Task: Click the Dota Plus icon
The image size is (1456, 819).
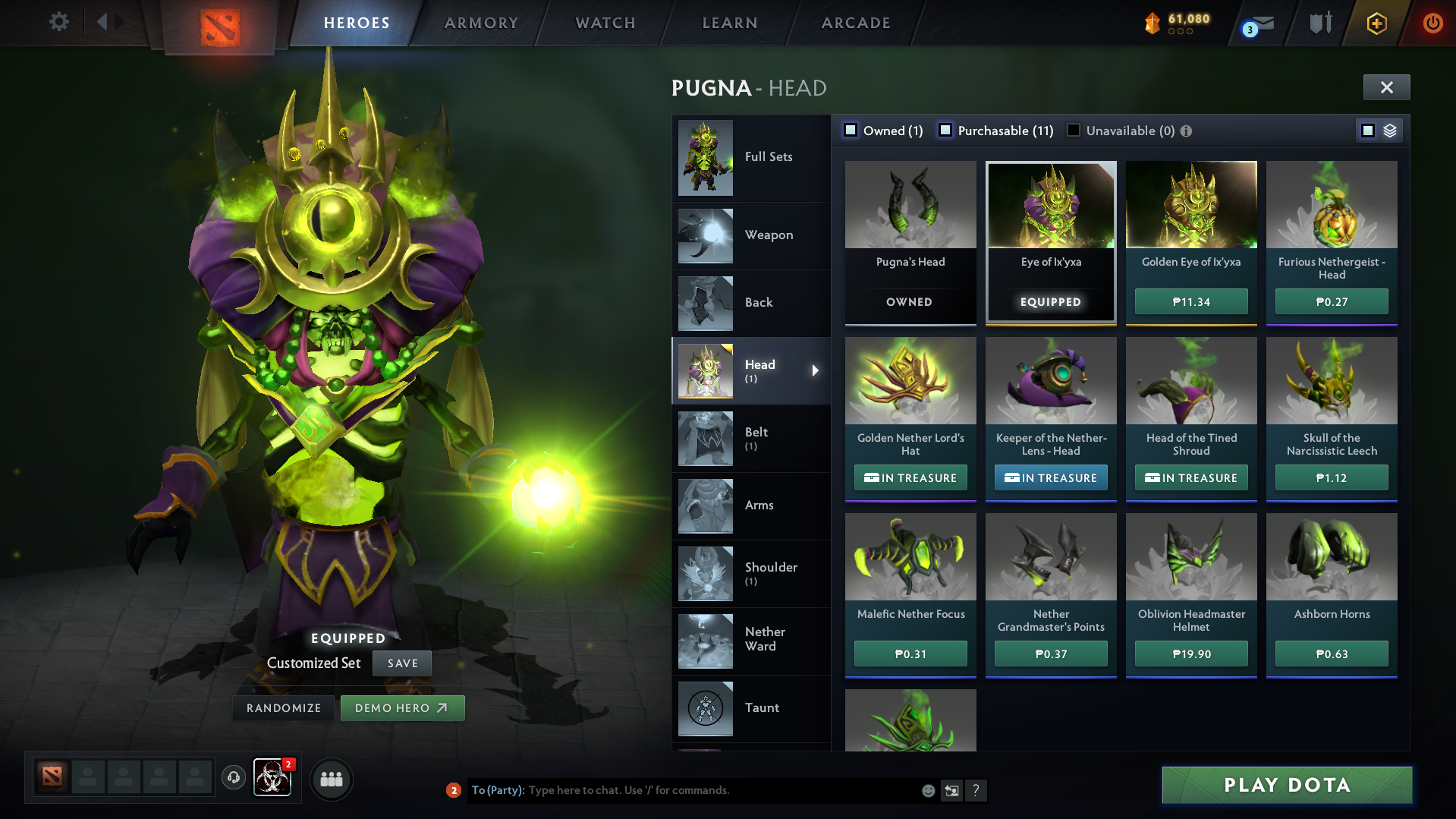Action: (1376, 23)
